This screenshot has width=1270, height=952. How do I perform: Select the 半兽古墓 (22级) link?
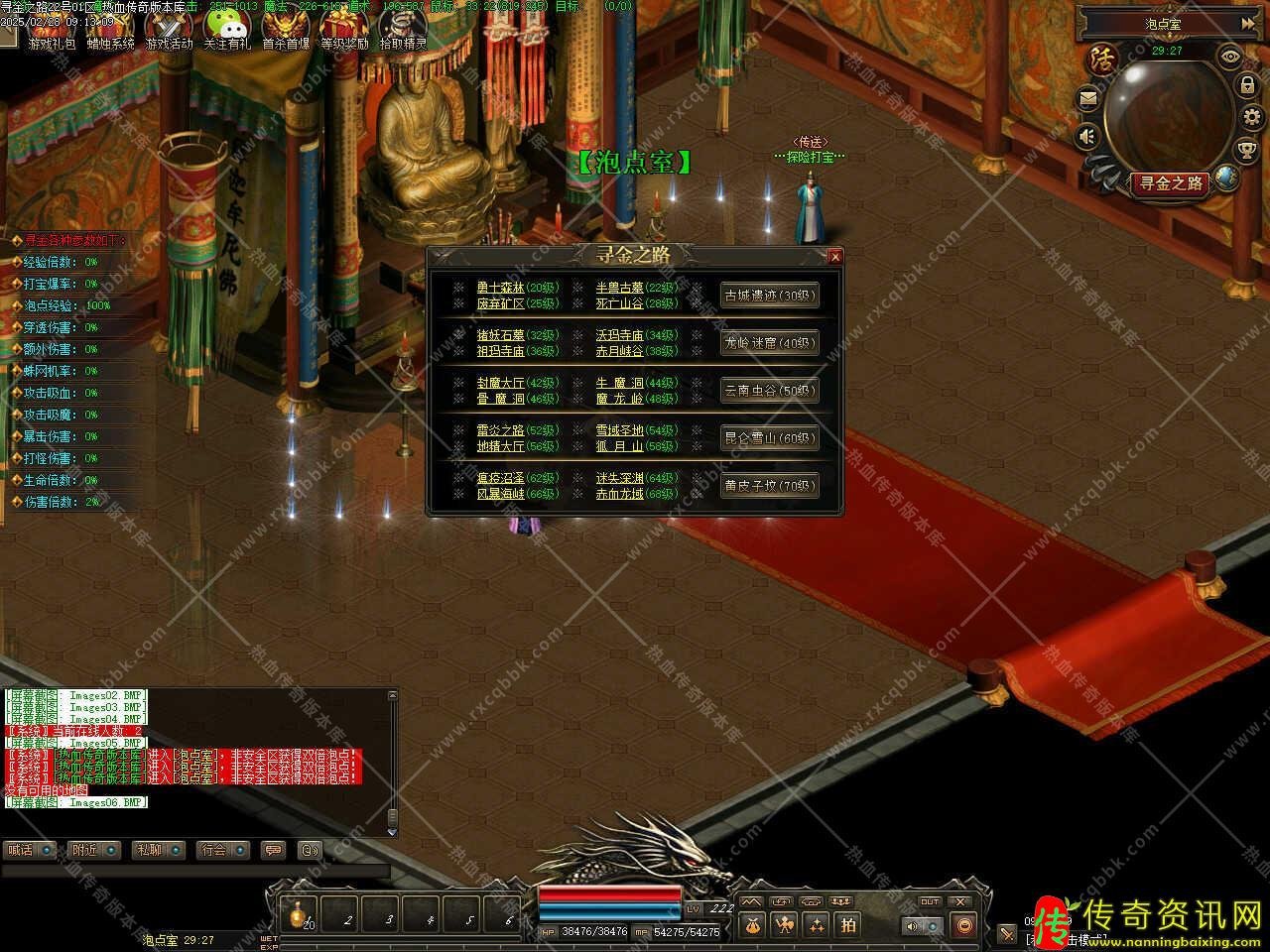pos(619,288)
